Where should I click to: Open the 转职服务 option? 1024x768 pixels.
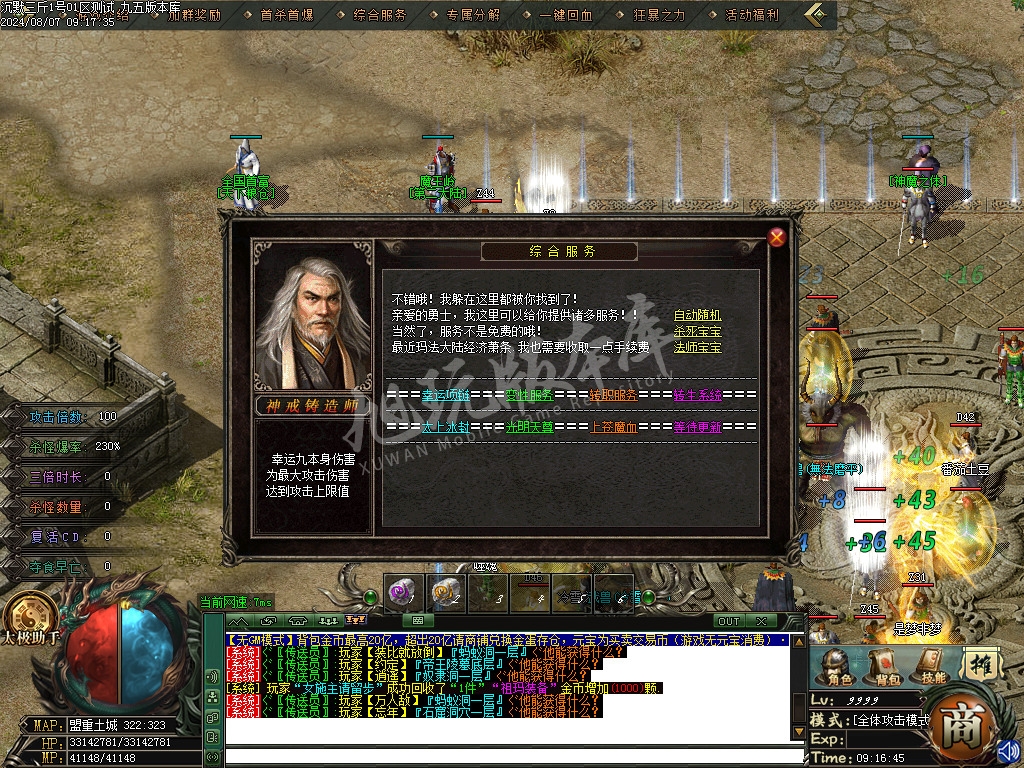pyautogui.click(x=613, y=395)
